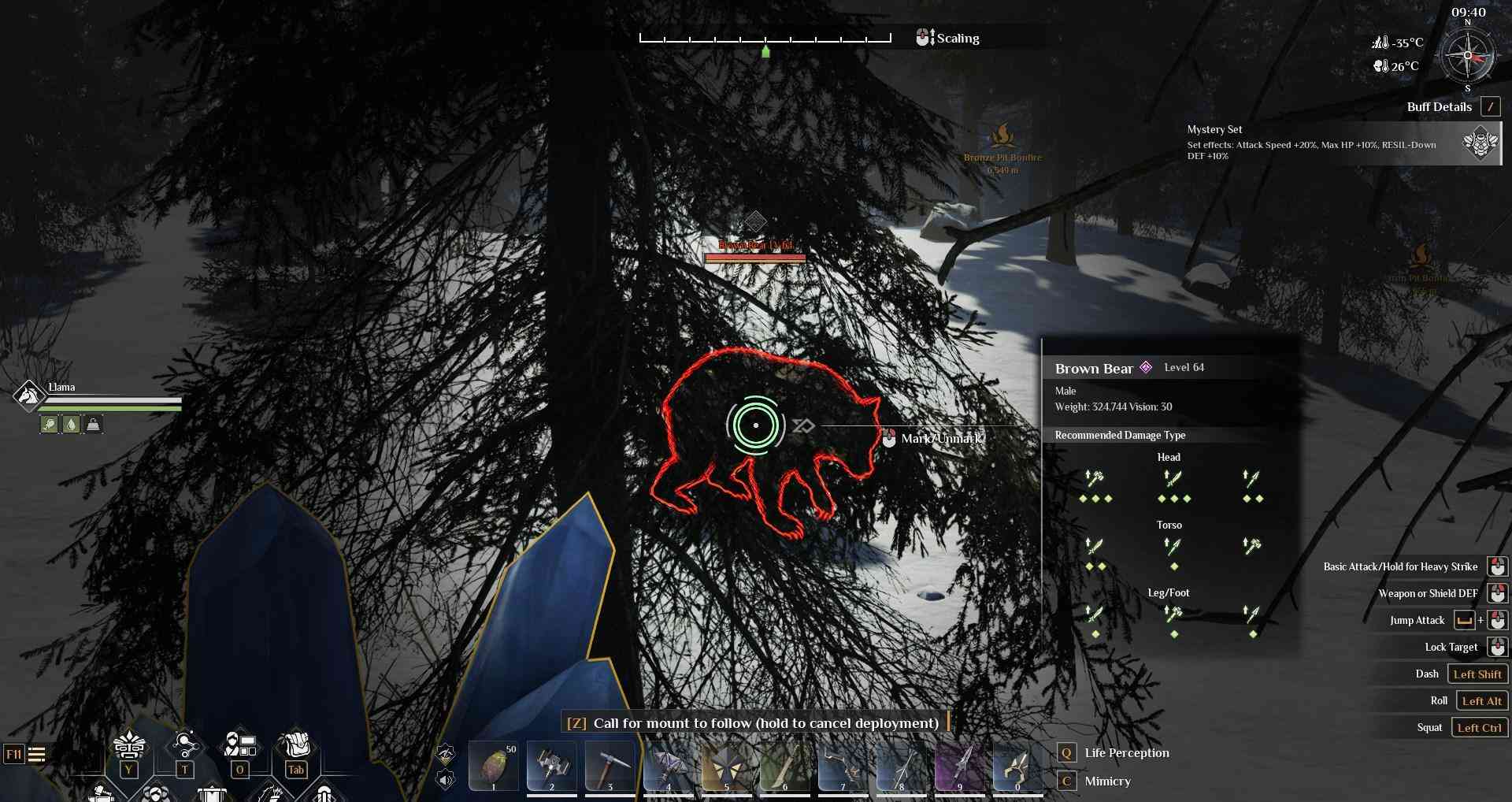Equip the double-headed hammer in hotbar slot 2
1512x802 pixels.
click(x=552, y=765)
